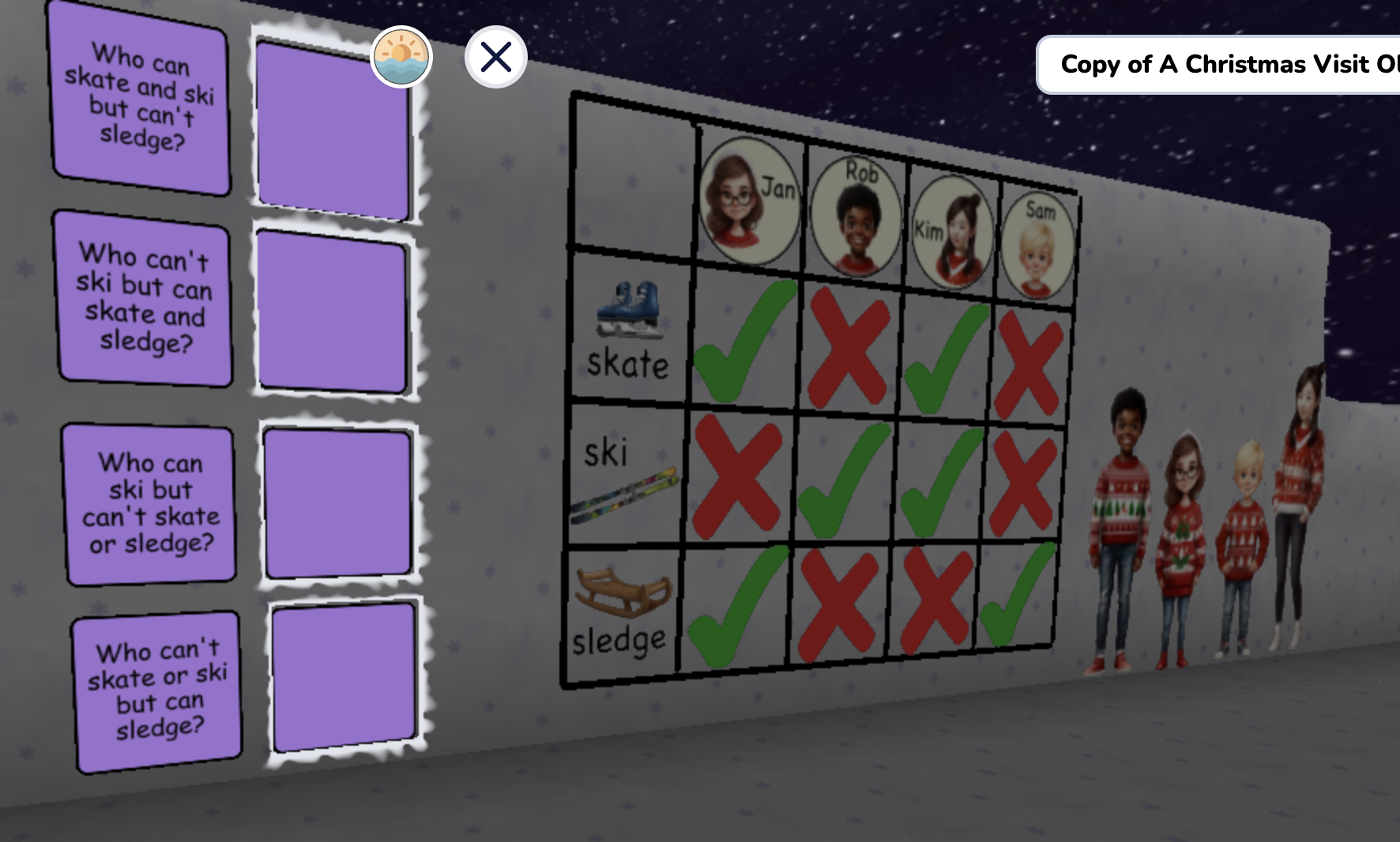Select the ski row label text
The height and width of the screenshot is (842, 1400).
tap(608, 452)
